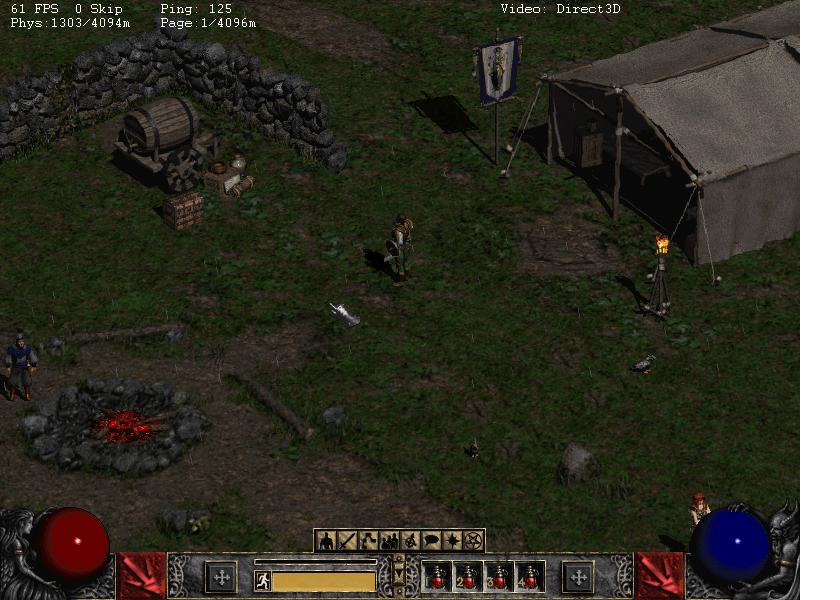840x600 pixels.
Task: Open the party screen icon
Action: tap(389, 541)
